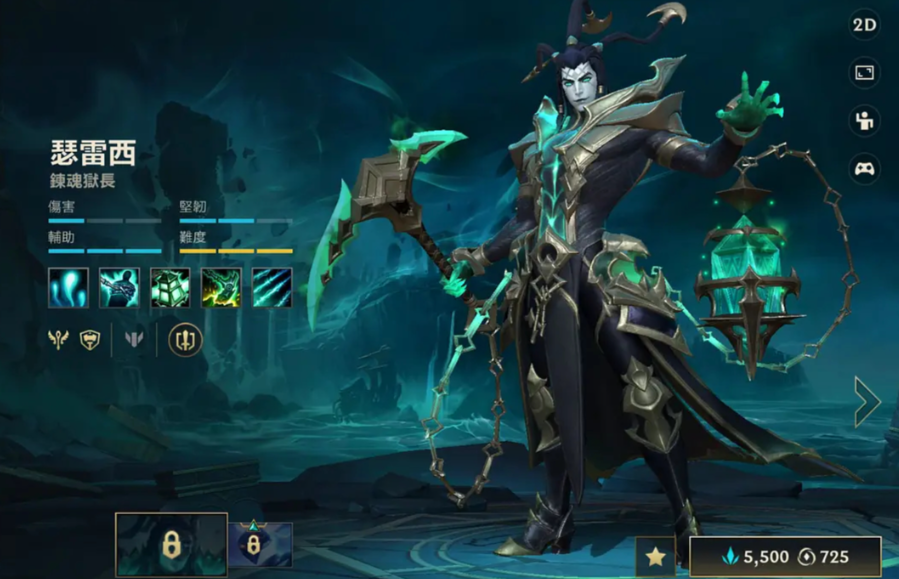899x579 pixels.
Task: Buy Thresh for 5,500 or 725
Action: pyautogui.click(x=784, y=557)
